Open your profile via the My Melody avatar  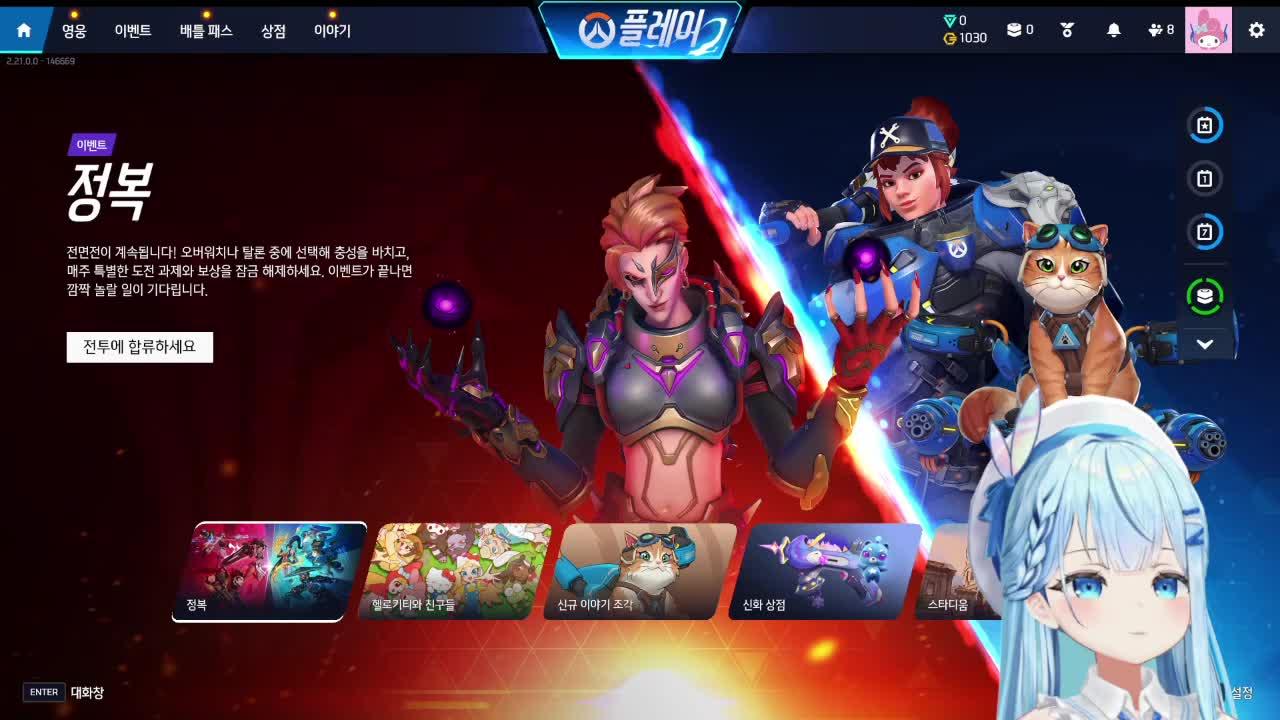click(x=1208, y=29)
